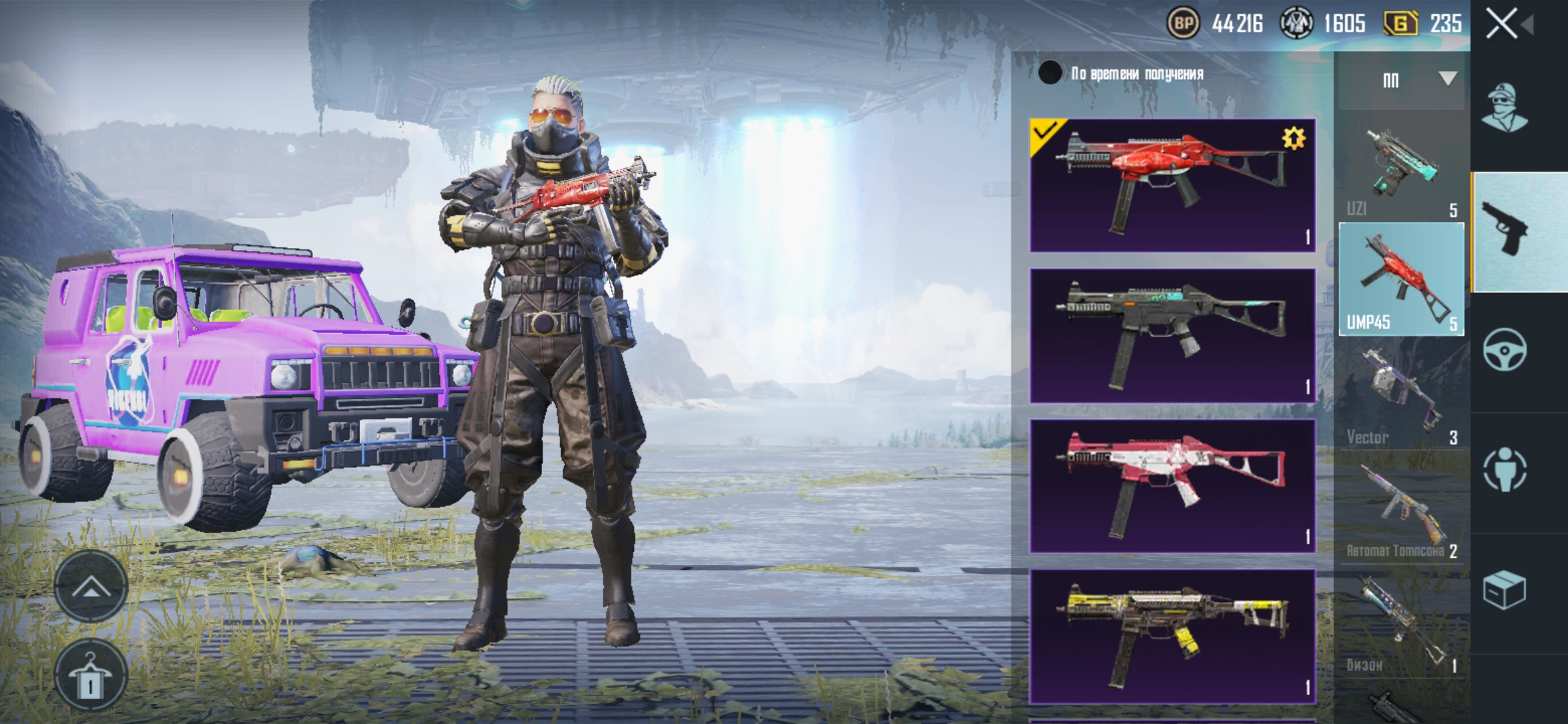Open settings gear on the equipped skin

[1293, 139]
